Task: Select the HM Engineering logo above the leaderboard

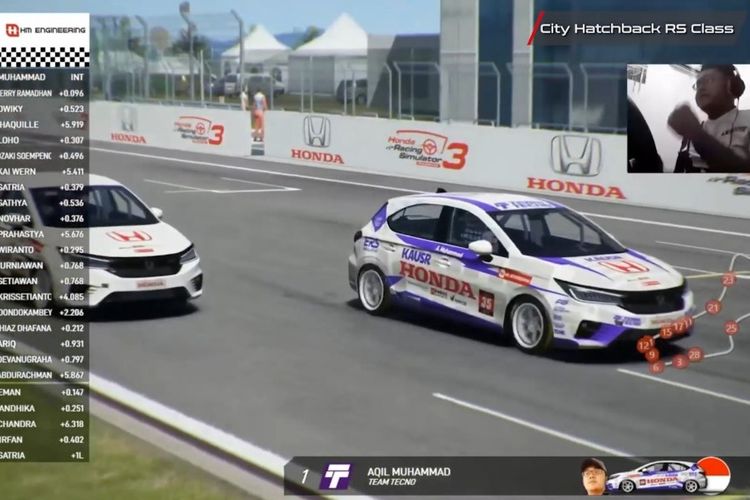Action: 45,30
